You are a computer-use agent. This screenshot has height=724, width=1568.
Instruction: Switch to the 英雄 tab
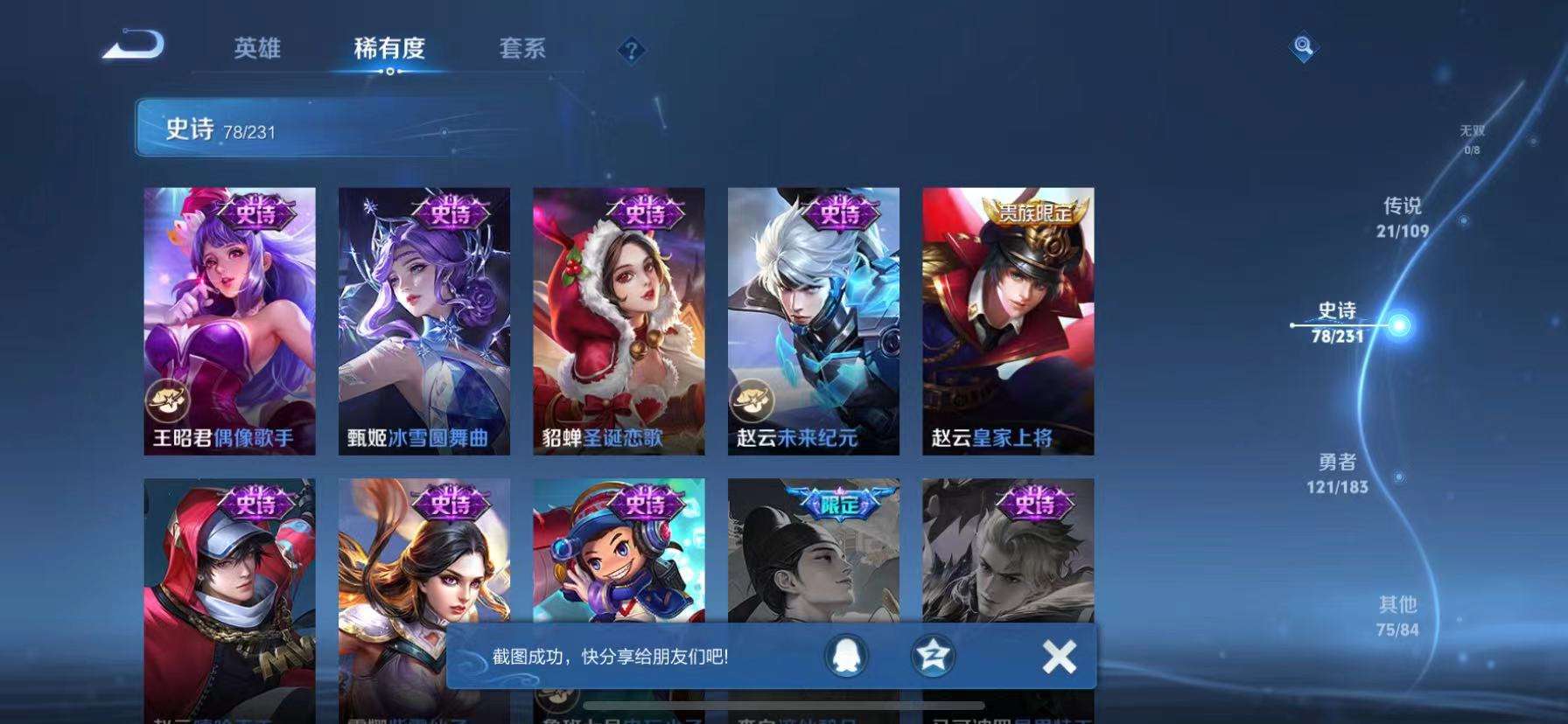256,50
